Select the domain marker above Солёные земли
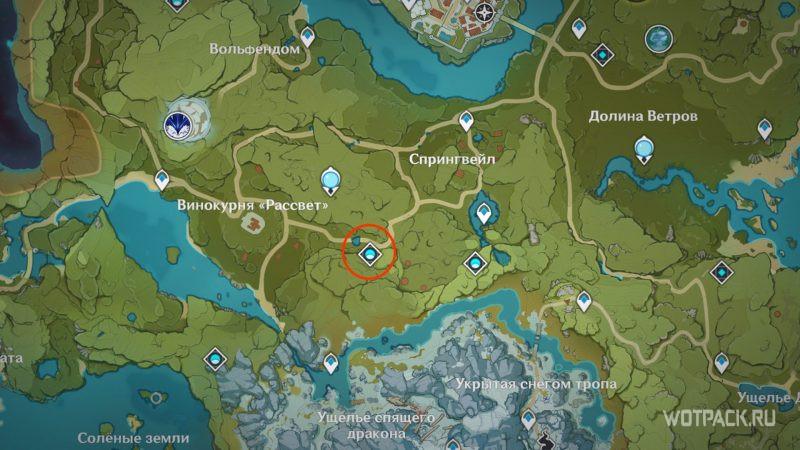Screen dimensions: 800x450 [x=216, y=357]
